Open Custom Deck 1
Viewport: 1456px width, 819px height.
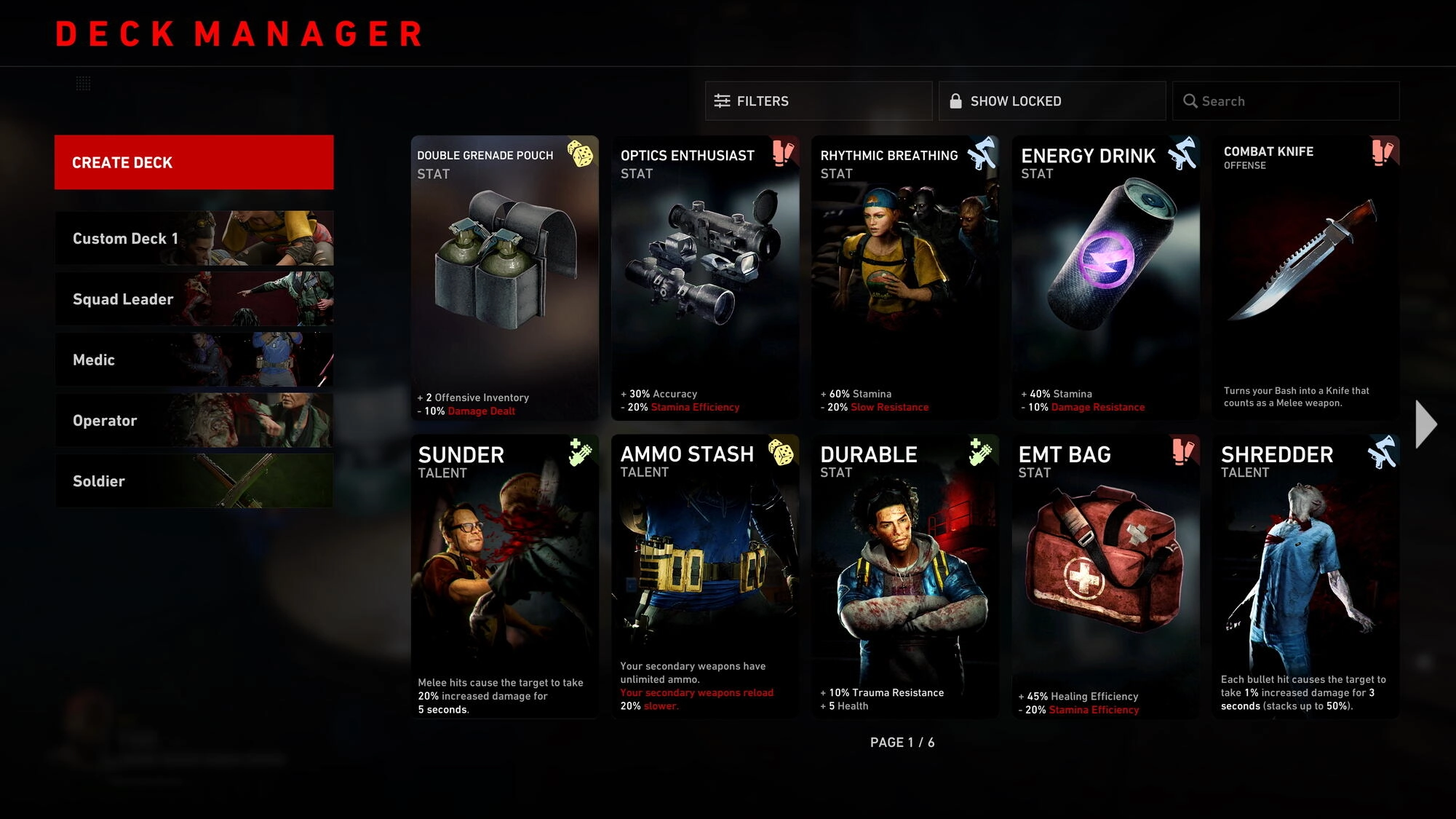(x=194, y=238)
